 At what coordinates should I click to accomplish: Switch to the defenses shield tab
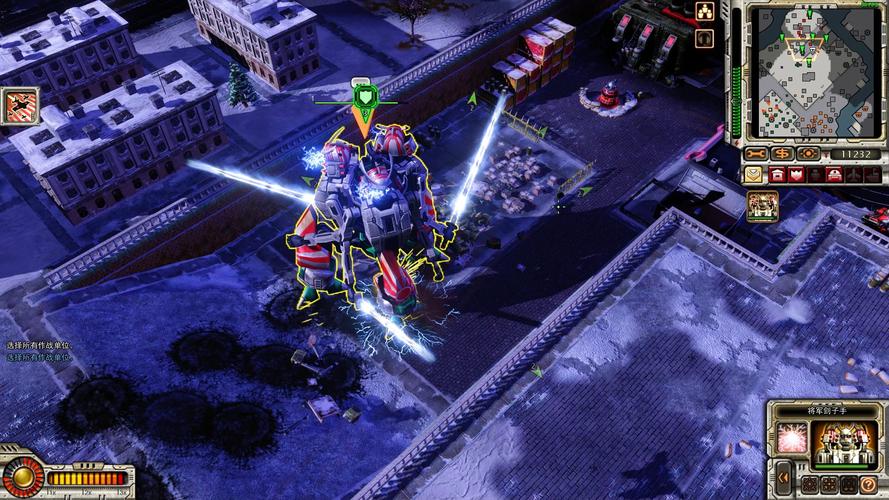797,175
